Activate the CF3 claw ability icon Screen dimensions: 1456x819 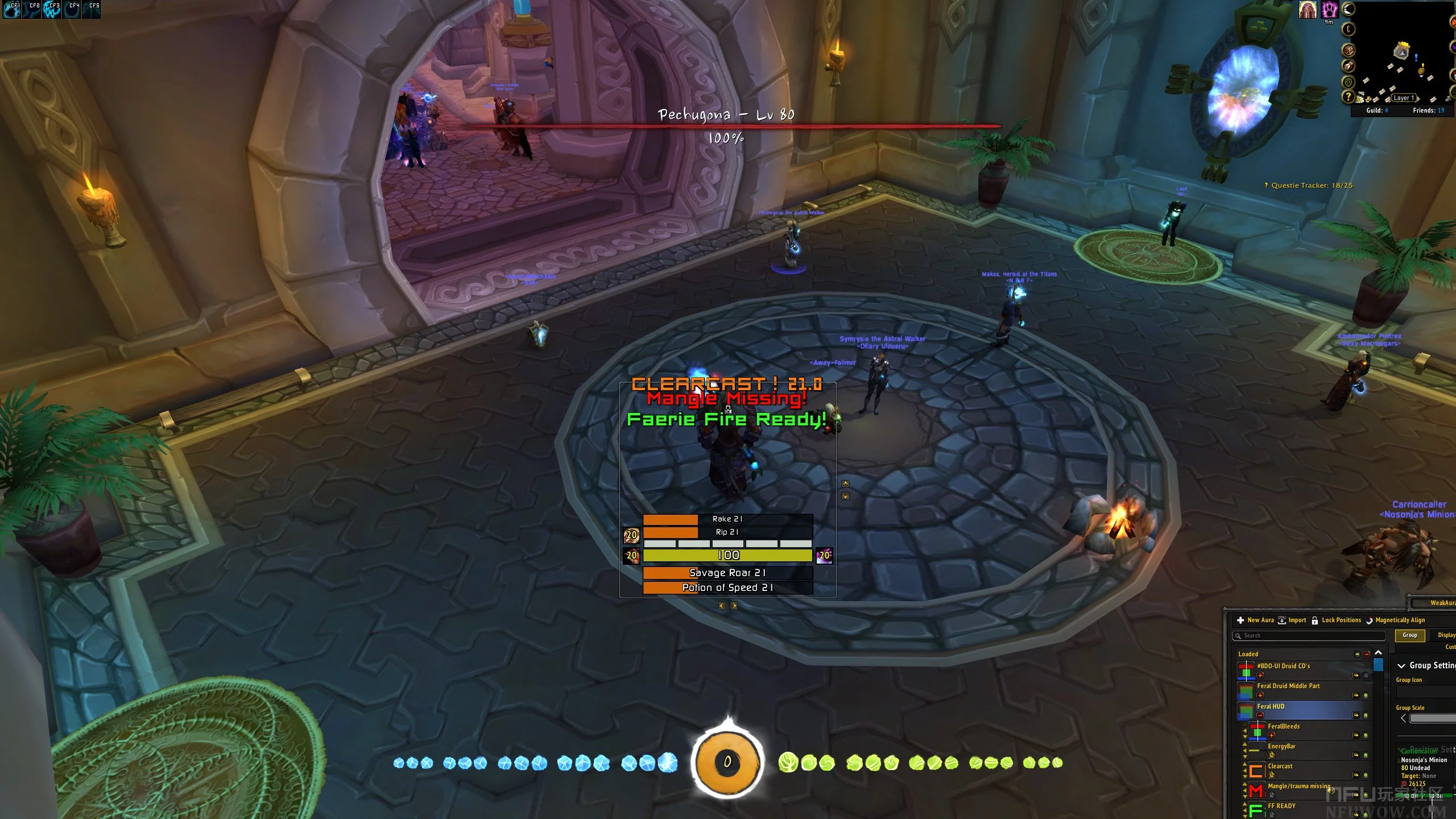(52, 9)
